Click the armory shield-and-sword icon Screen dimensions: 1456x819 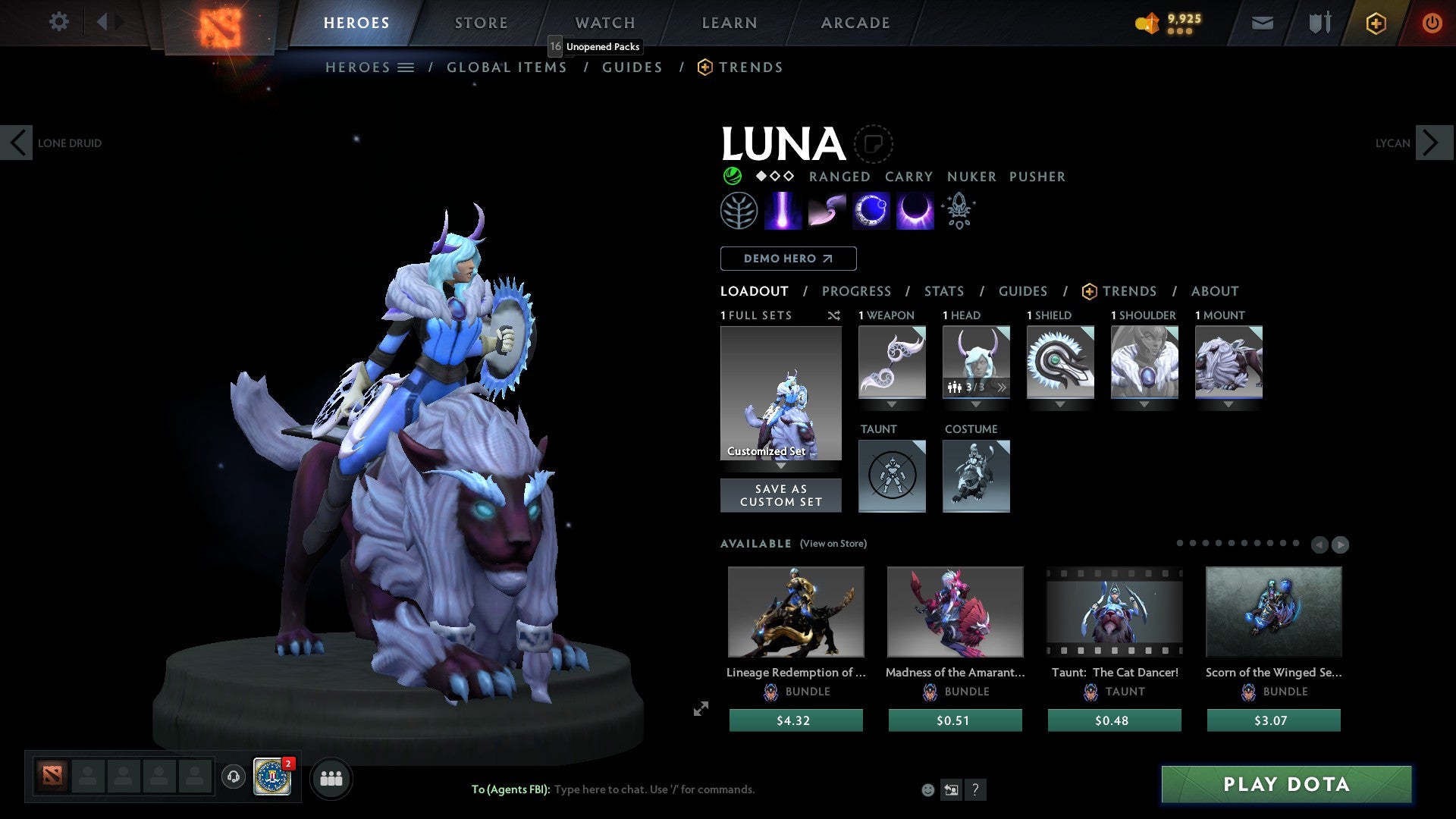[x=1318, y=23]
